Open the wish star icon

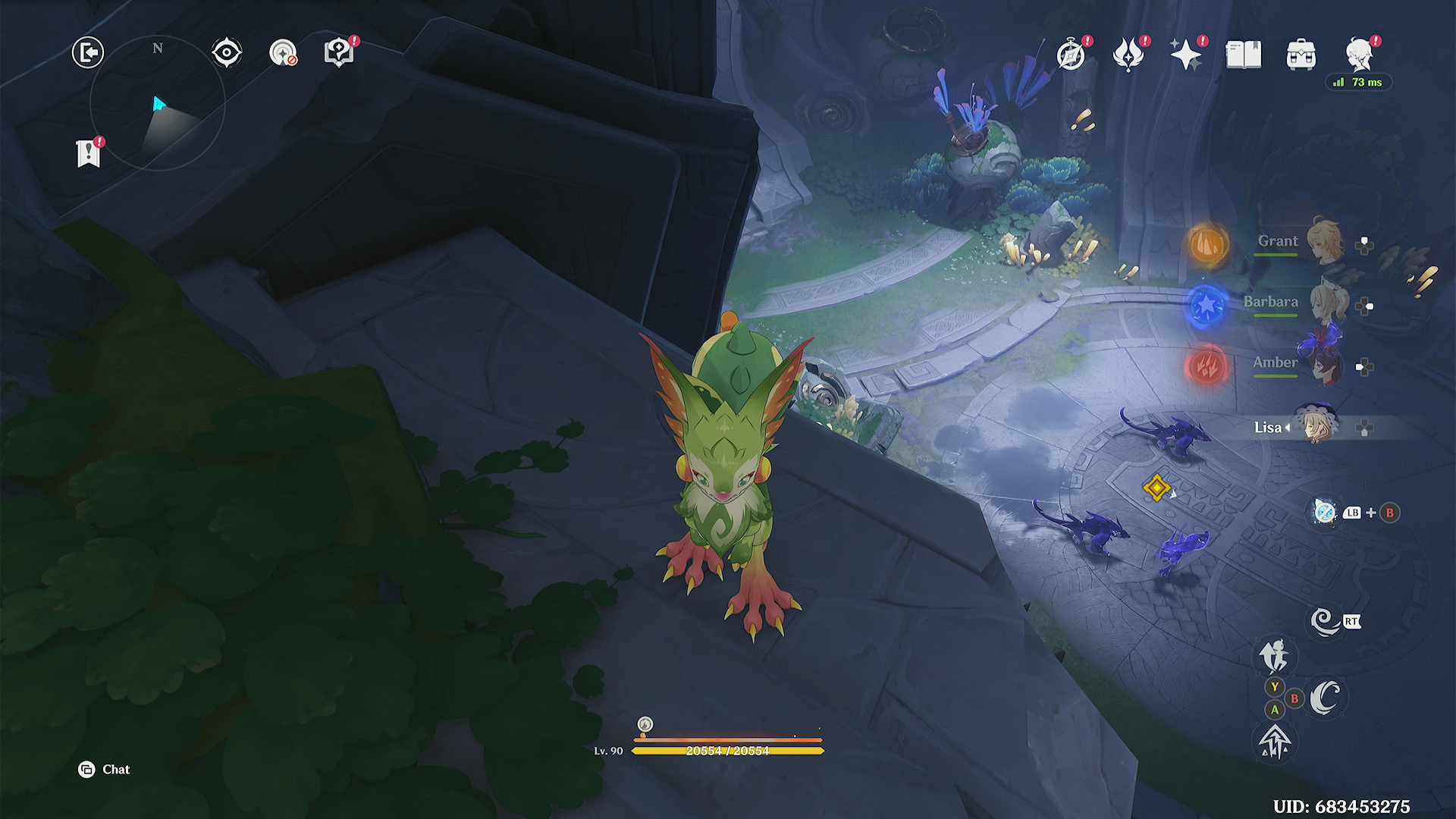[1186, 55]
